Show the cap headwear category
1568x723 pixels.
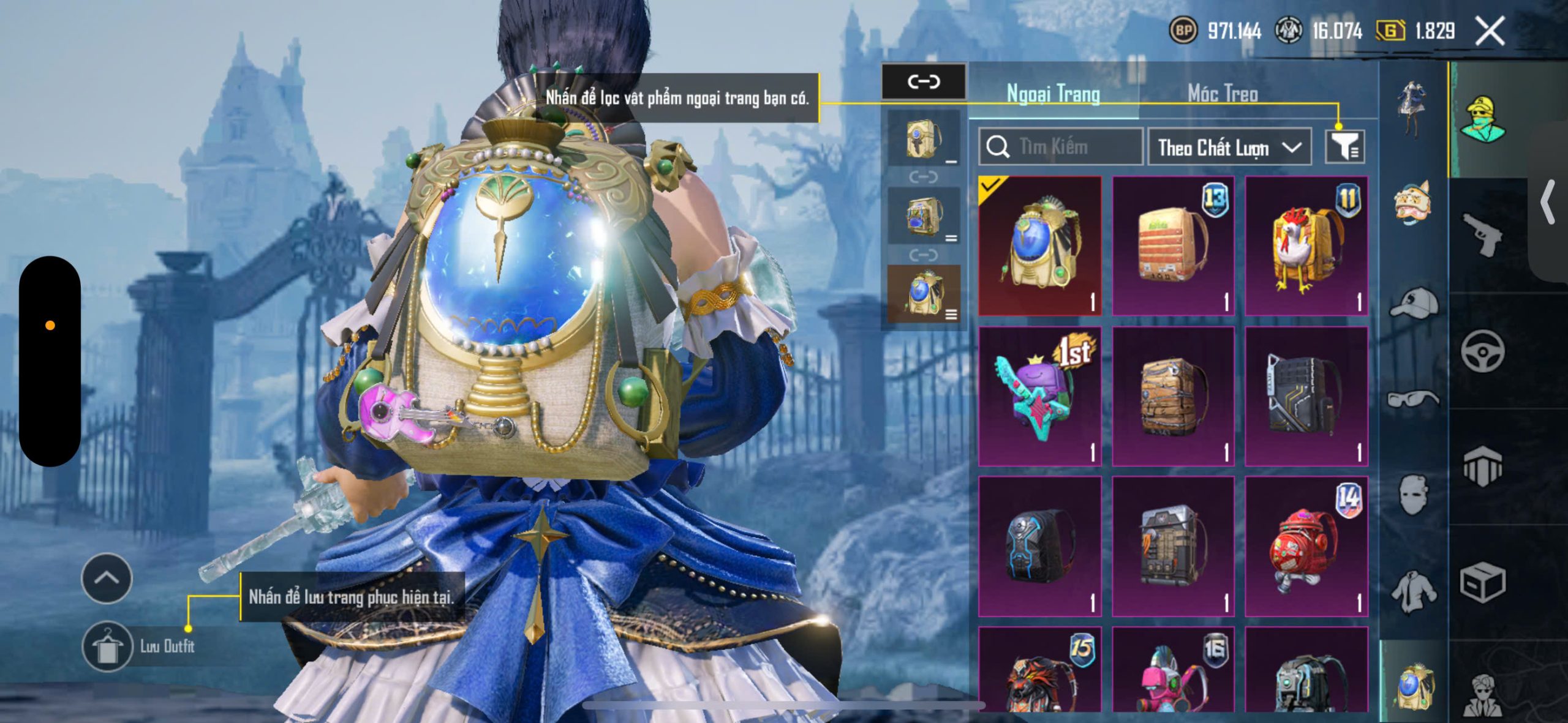(1414, 302)
